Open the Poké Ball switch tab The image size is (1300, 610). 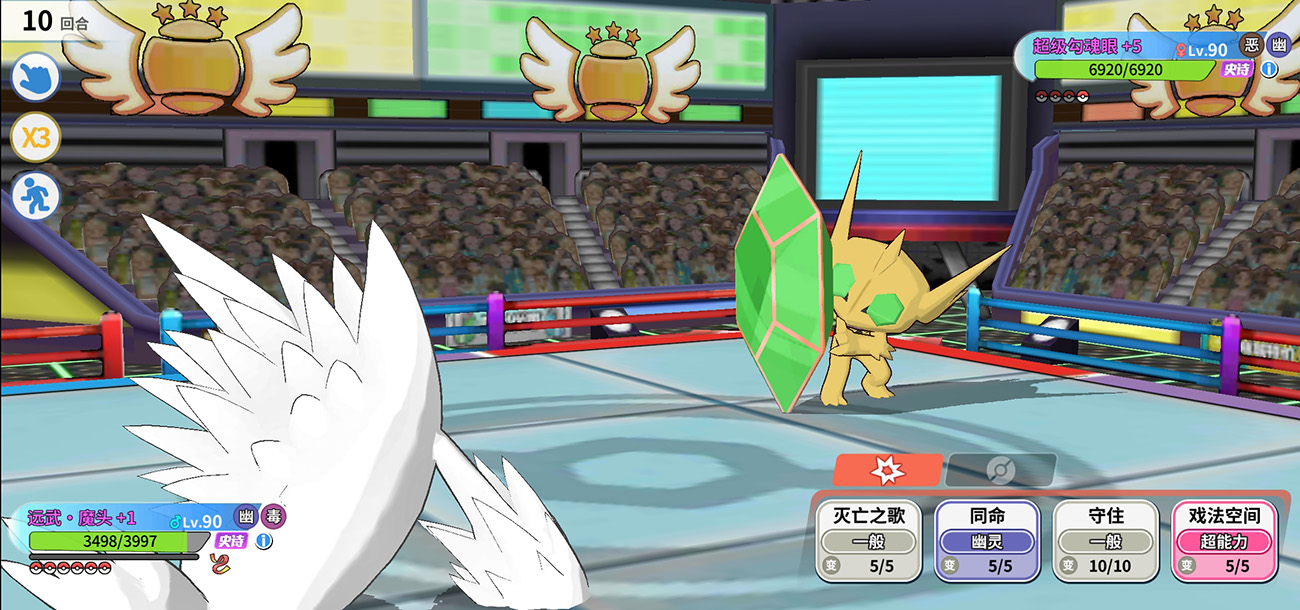coord(1001,470)
